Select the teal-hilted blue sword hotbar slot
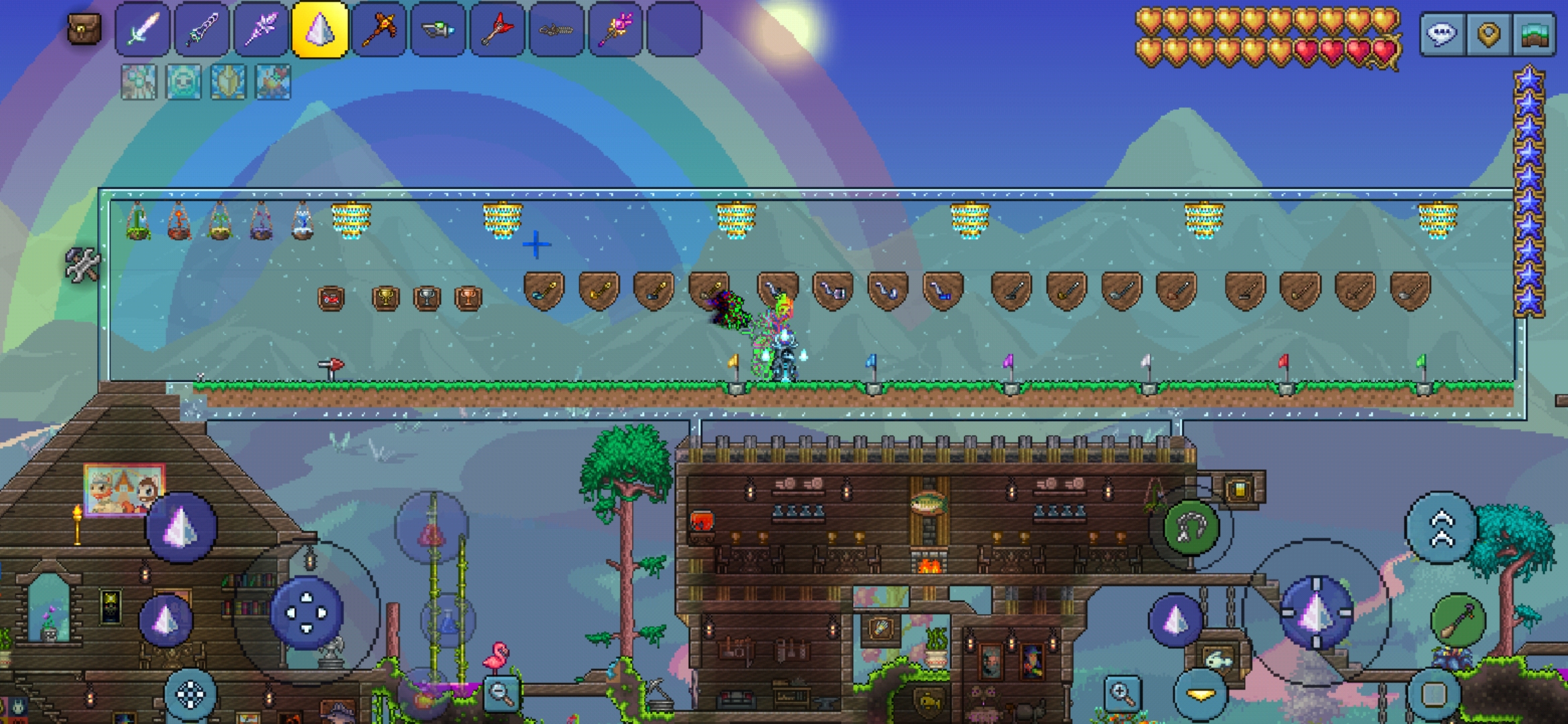The width and height of the screenshot is (1568, 724). (202, 30)
